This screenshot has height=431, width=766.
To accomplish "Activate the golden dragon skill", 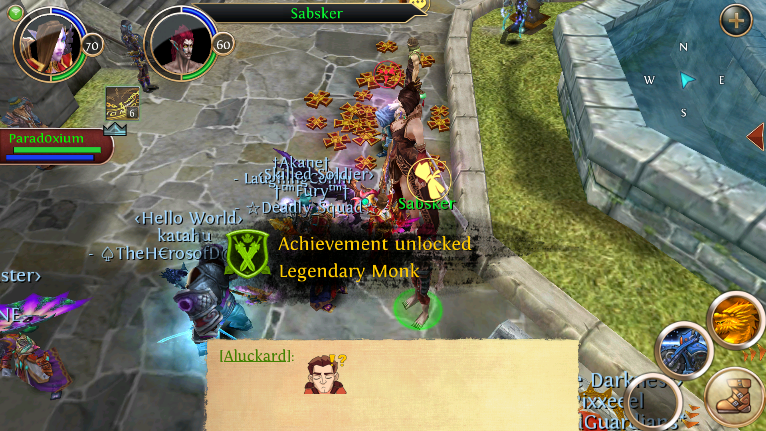I will [735, 318].
